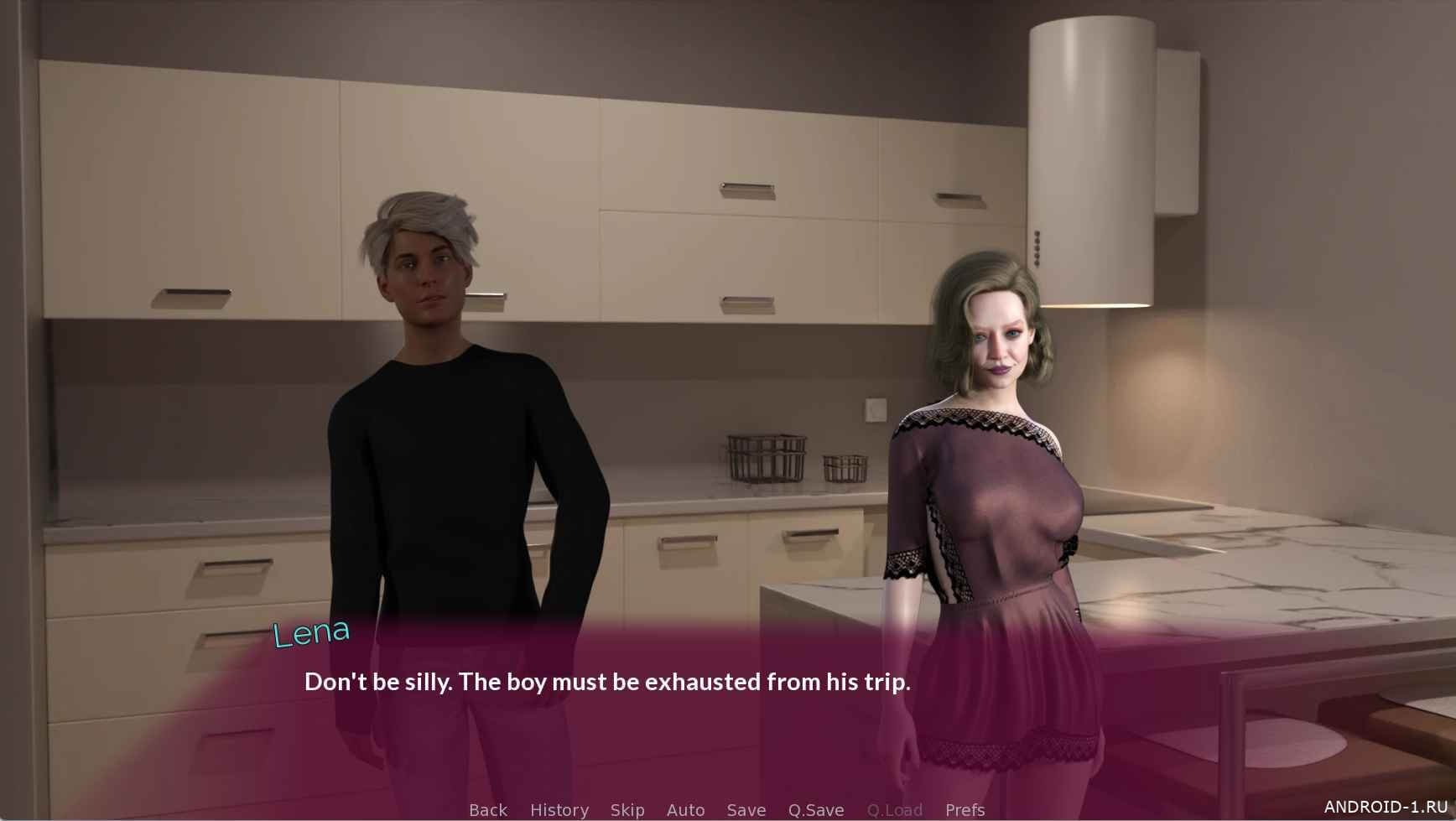Quick save with Q.Save
The image size is (1456, 821).
[816, 810]
